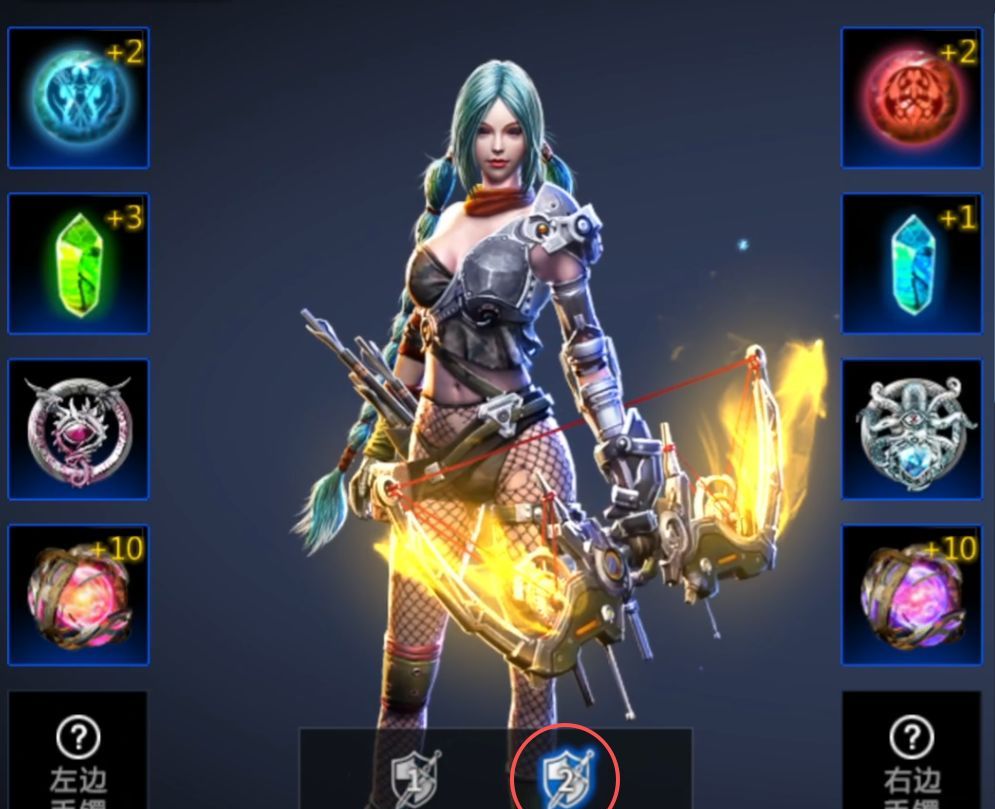995x809 pixels.
Task: Open the empty right bracelet slot
Action: [x=911, y=752]
